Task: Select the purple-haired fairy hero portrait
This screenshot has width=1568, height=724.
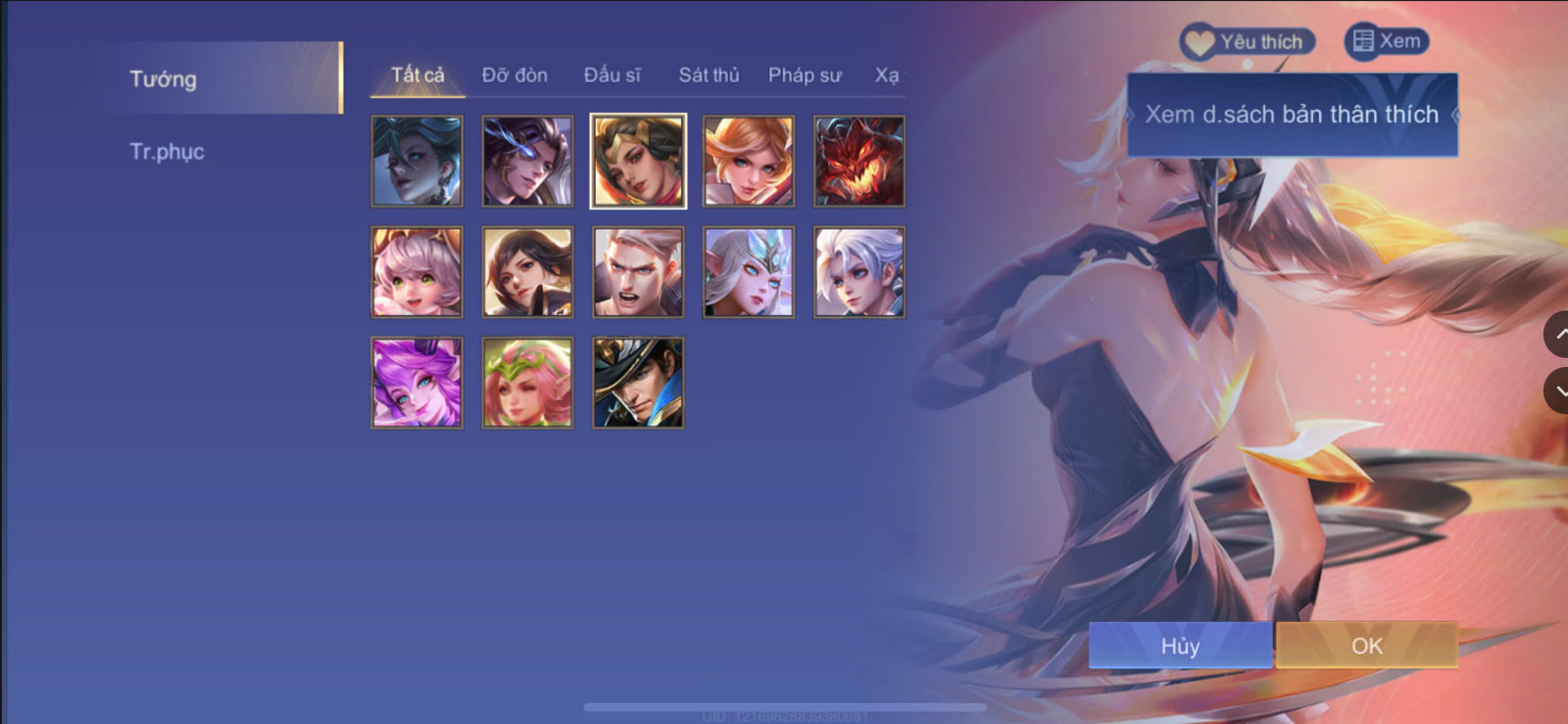Action: [416, 382]
